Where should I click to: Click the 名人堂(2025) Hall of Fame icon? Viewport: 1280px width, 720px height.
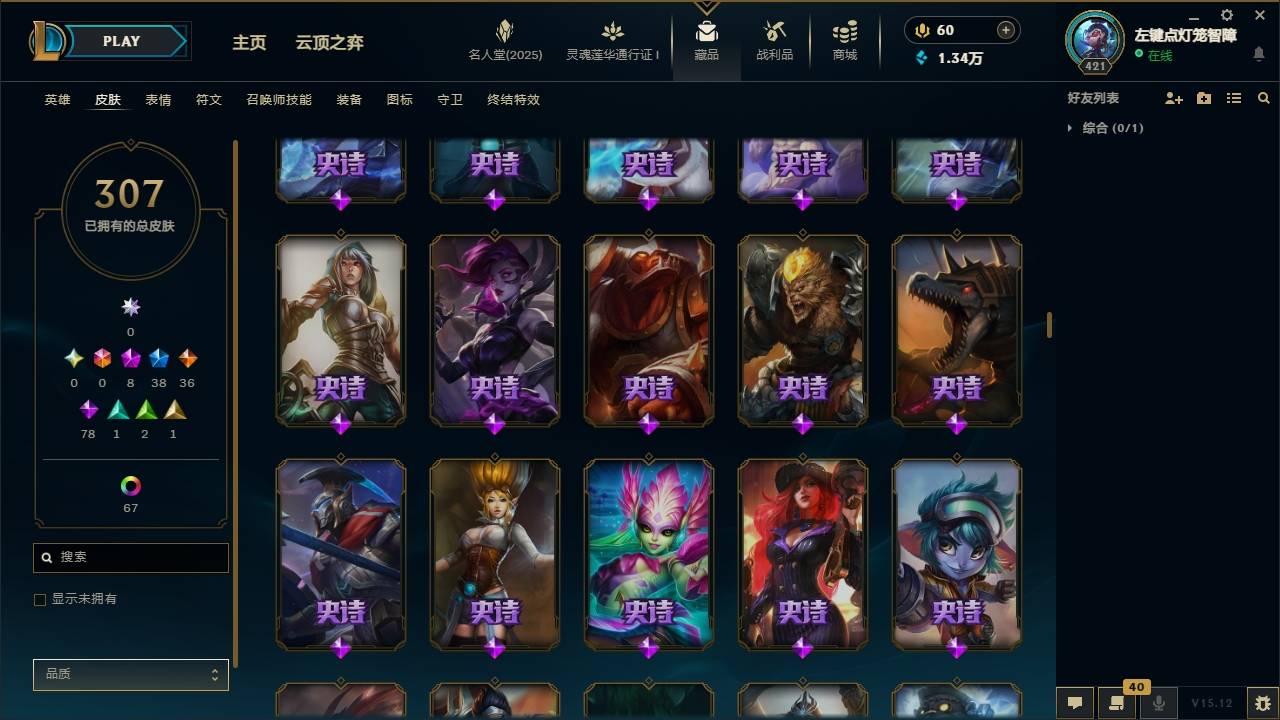tap(505, 40)
